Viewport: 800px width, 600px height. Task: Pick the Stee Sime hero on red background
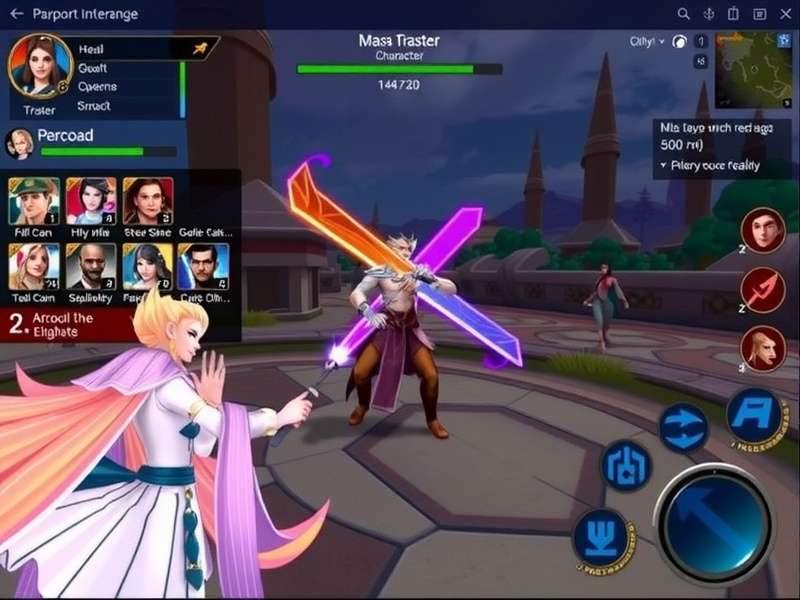(x=148, y=201)
